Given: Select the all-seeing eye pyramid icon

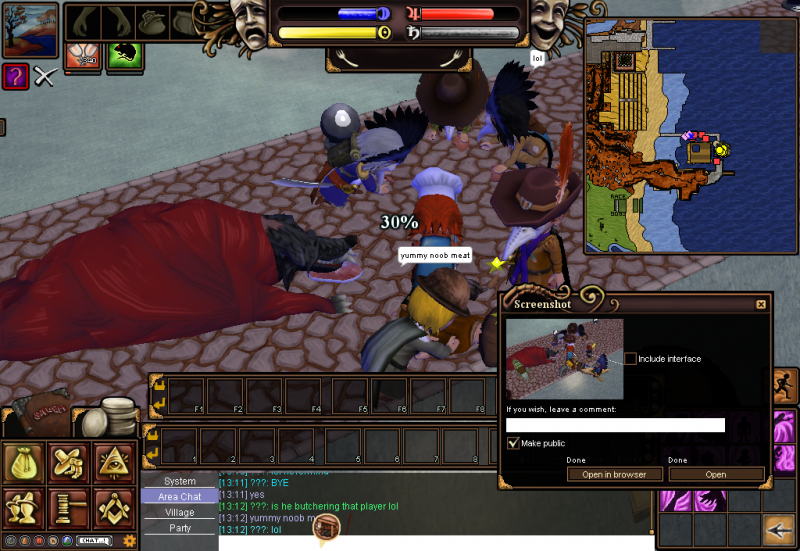Looking at the screenshot, I should (x=114, y=462).
